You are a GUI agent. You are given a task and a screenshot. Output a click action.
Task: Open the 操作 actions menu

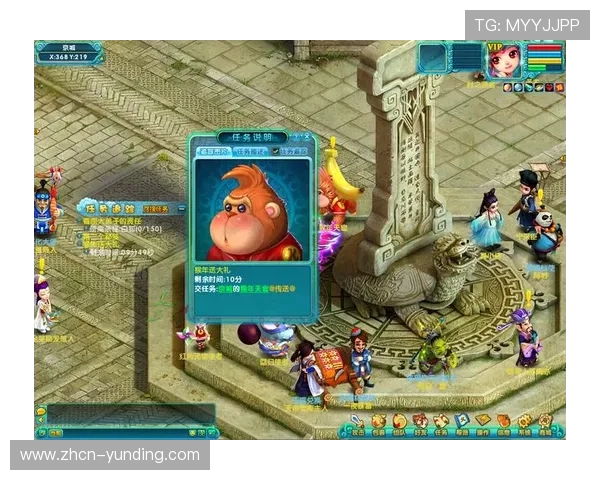tap(483, 422)
